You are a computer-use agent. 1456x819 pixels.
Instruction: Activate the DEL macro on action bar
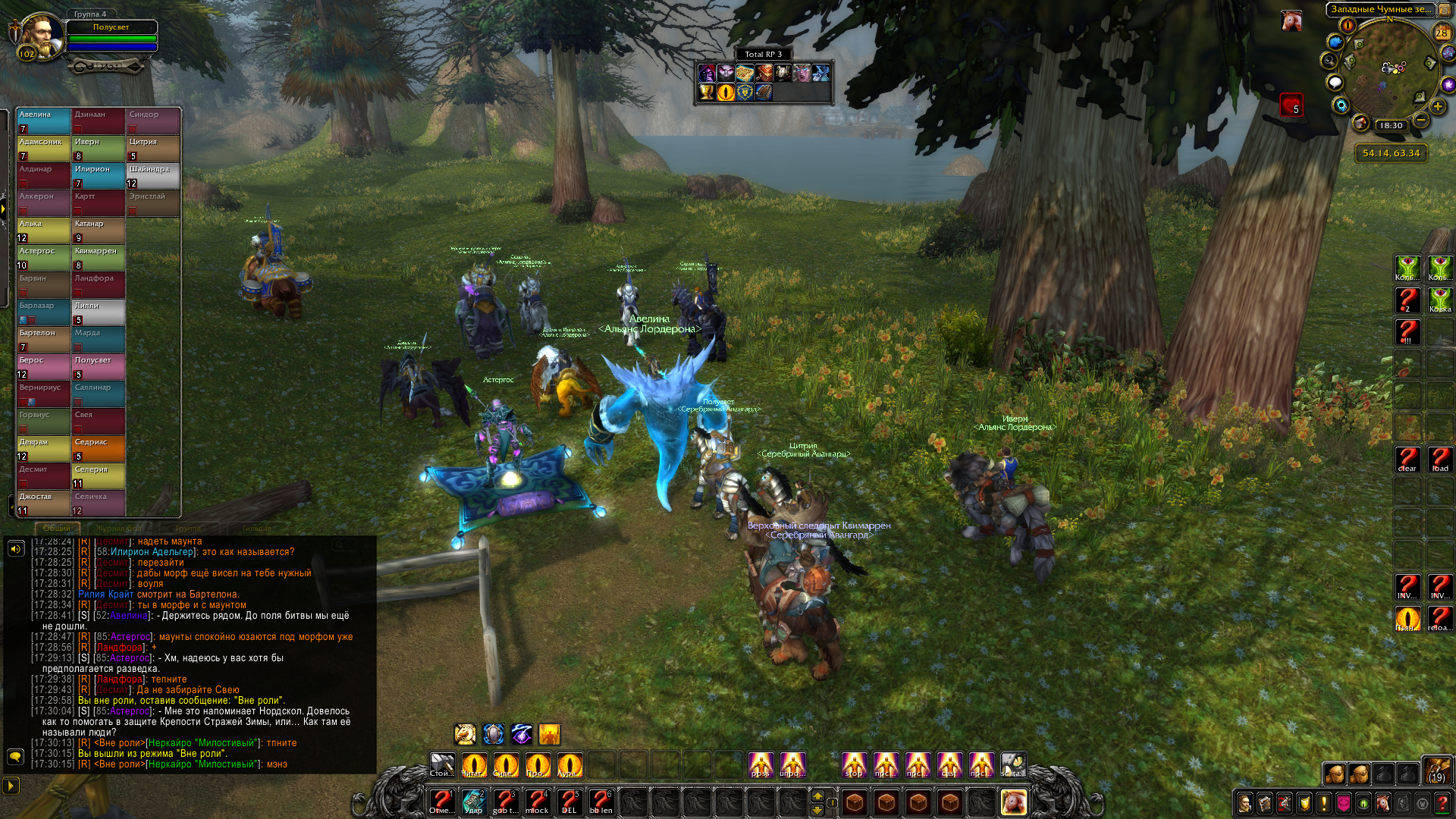coord(569,801)
